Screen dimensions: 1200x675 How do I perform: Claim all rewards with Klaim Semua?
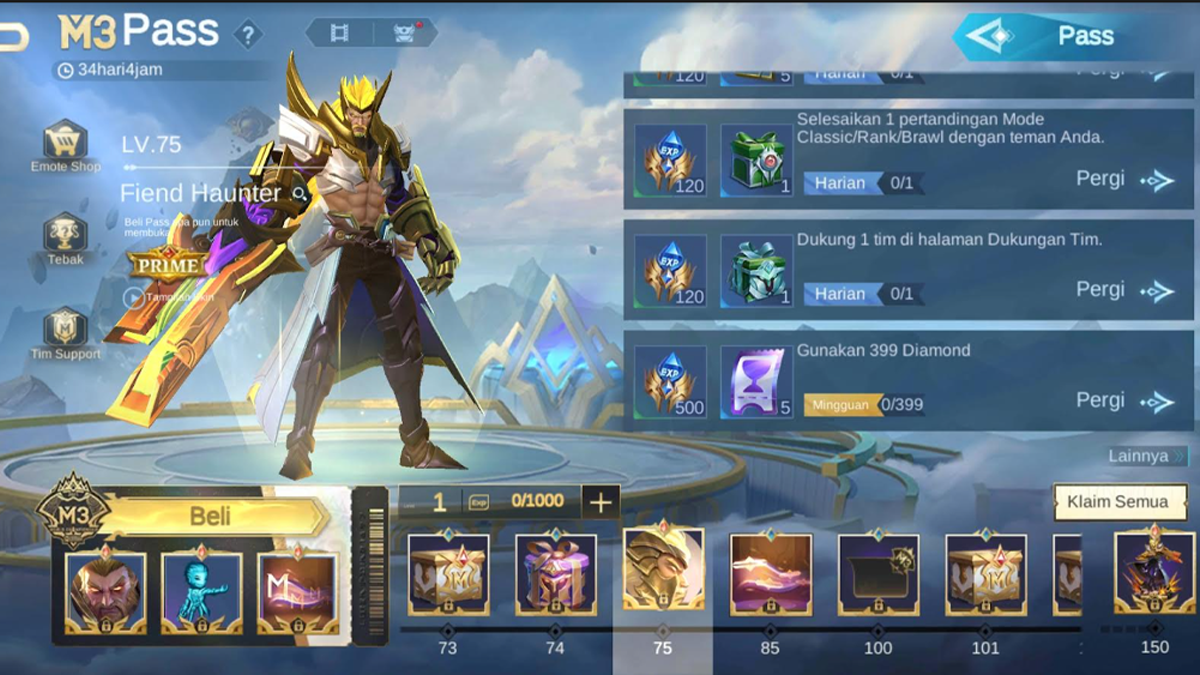pos(1116,502)
